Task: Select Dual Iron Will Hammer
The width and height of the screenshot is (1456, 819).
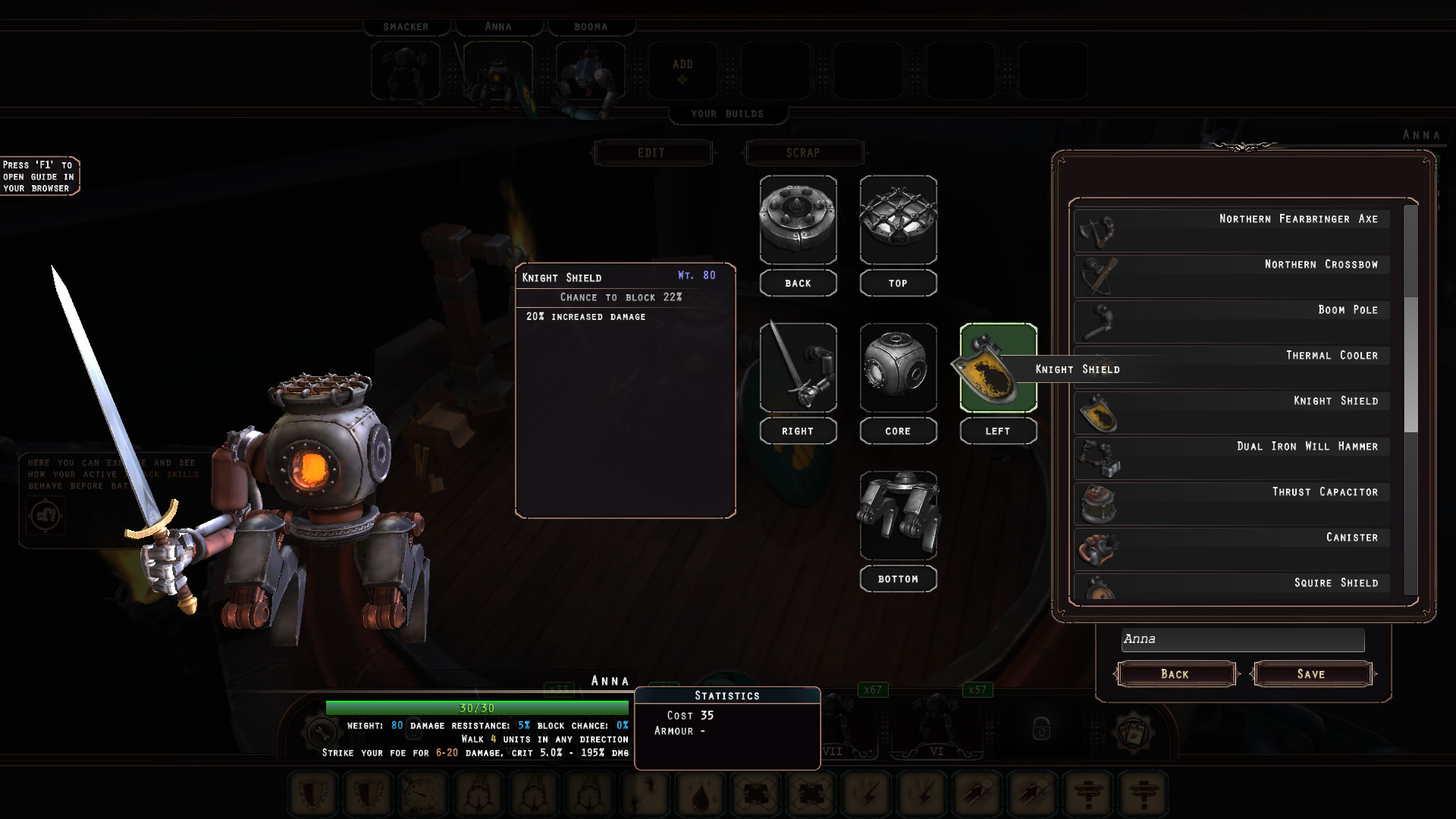Action: point(1232,457)
